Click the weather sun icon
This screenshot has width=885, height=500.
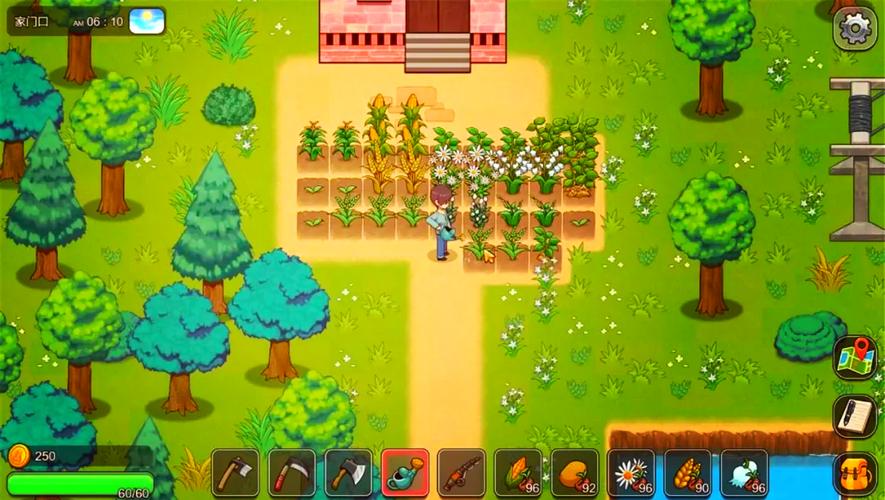point(147,21)
